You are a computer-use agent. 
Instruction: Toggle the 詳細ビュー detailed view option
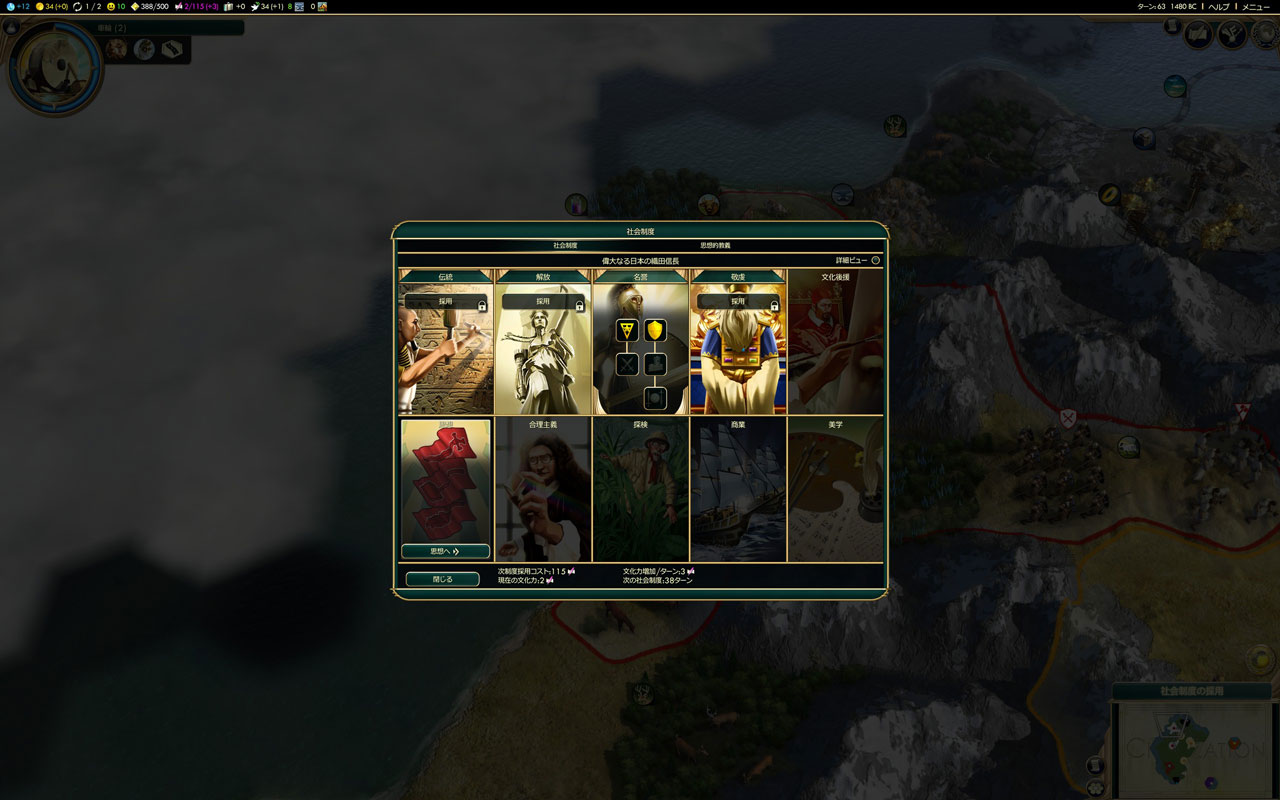coord(875,260)
